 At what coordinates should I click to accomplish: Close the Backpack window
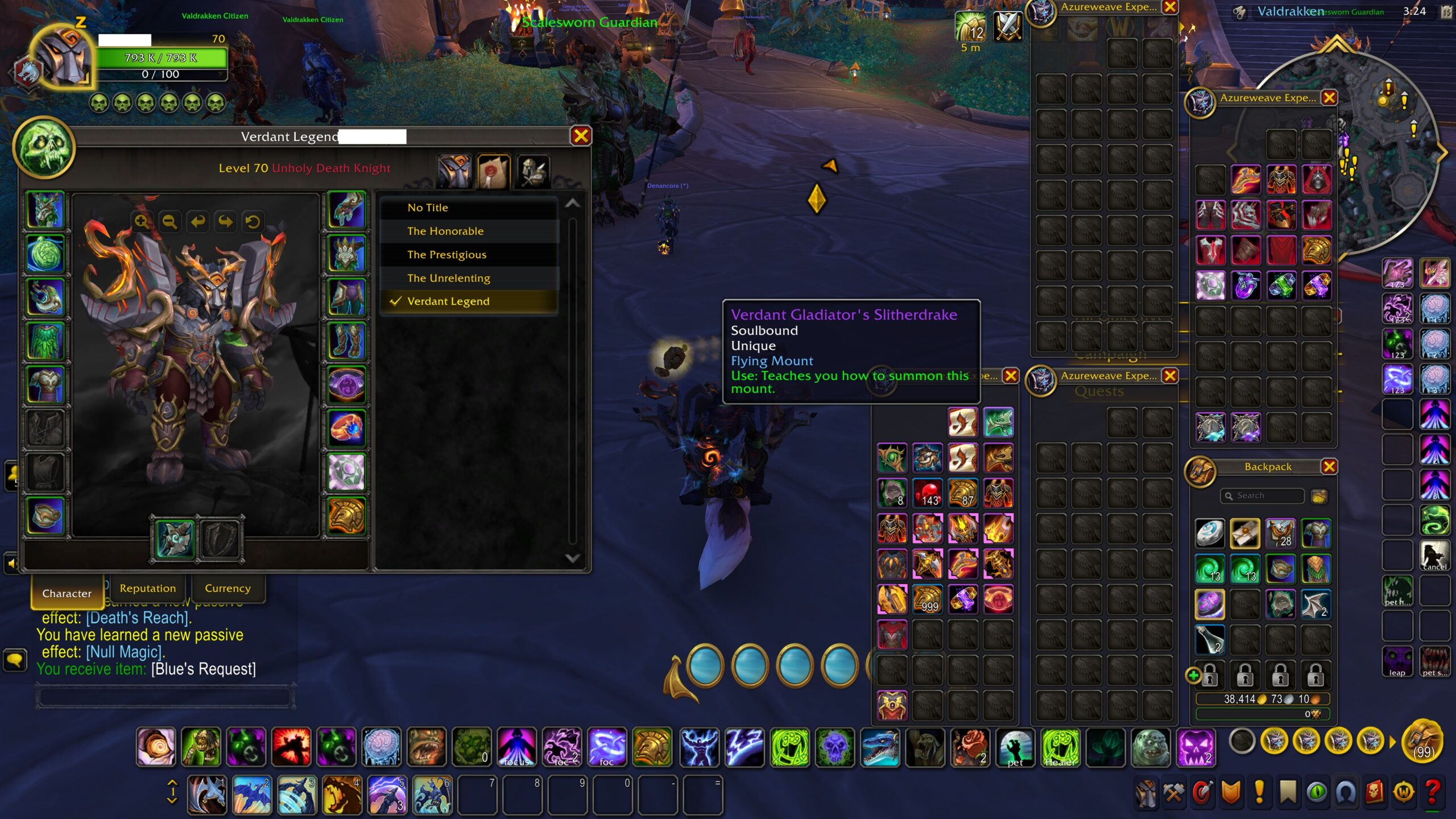[1329, 467]
